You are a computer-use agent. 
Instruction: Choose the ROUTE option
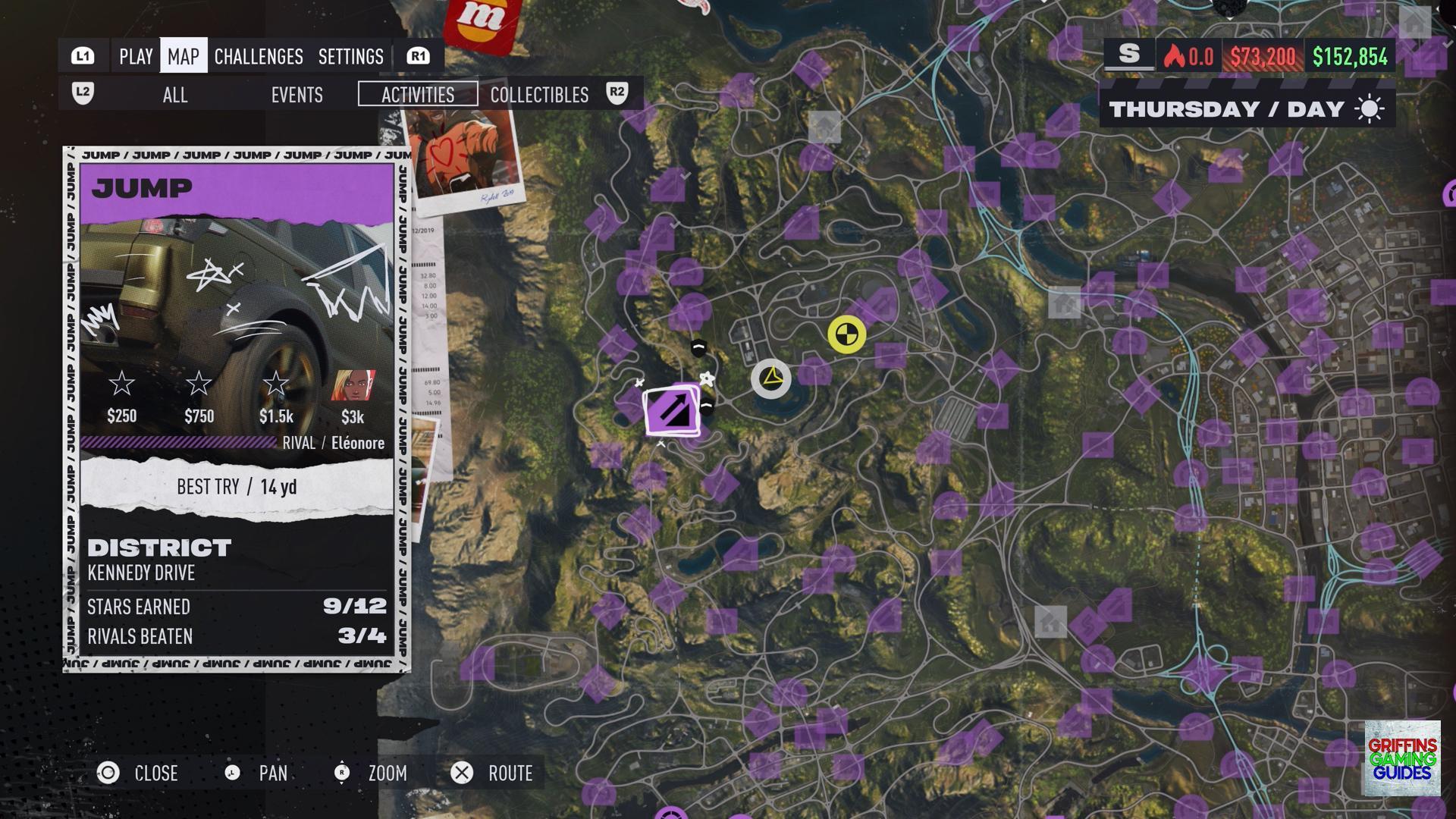[493, 773]
